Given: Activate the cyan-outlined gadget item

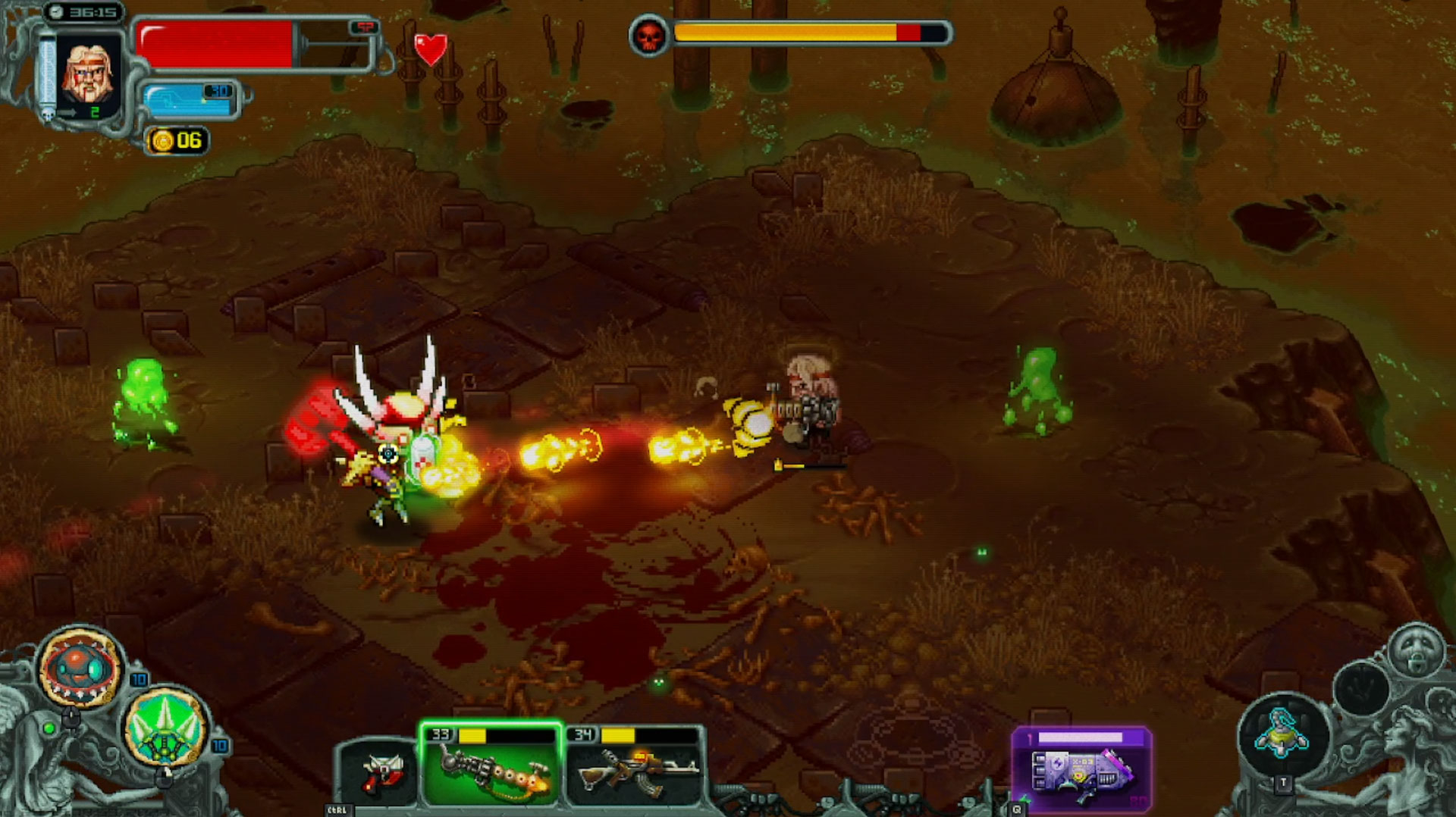Looking at the screenshot, I should click(1282, 734).
